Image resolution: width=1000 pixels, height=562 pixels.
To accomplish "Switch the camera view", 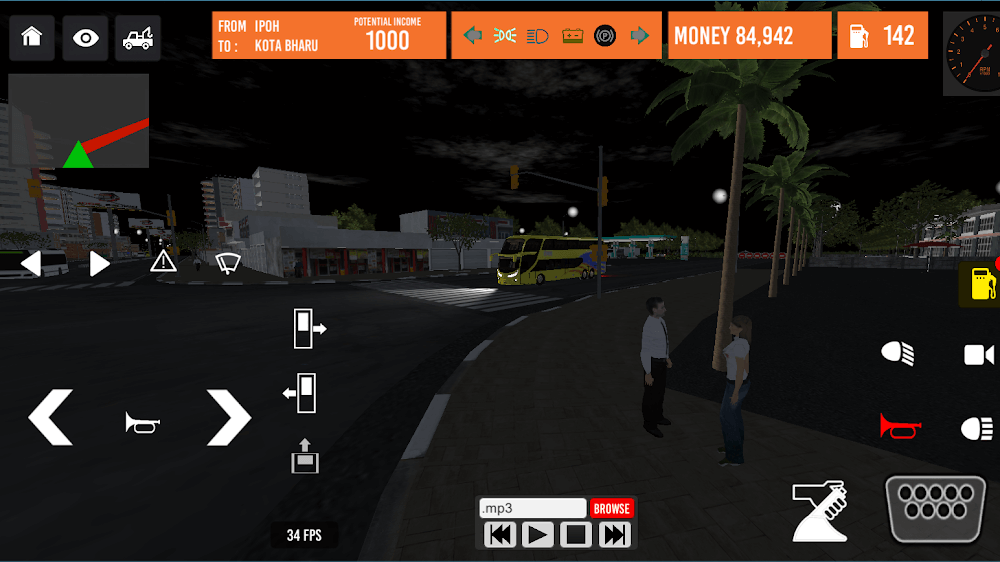I will point(979,355).
